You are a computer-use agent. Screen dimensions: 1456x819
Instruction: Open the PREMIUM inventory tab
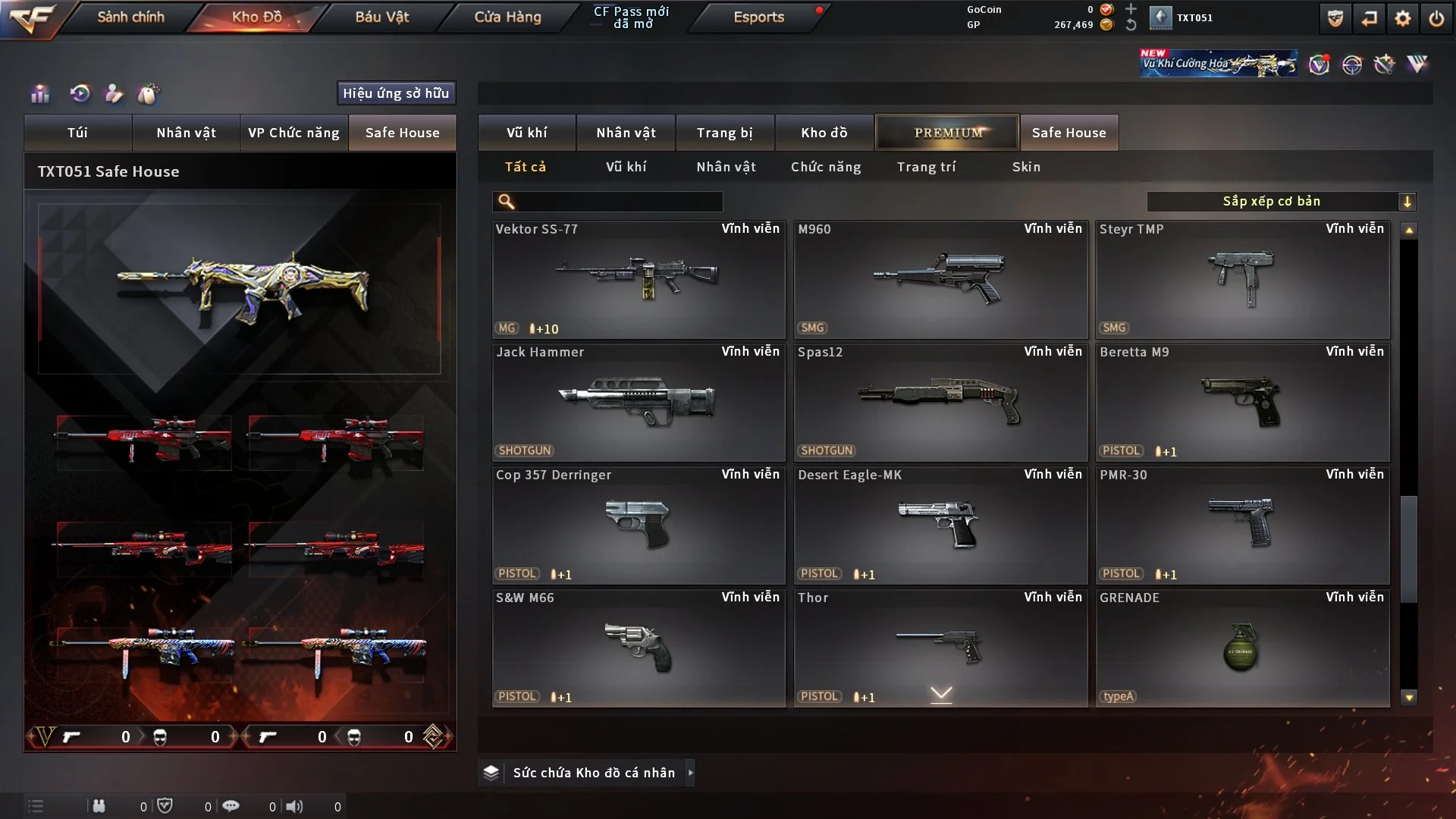(947, 133)
